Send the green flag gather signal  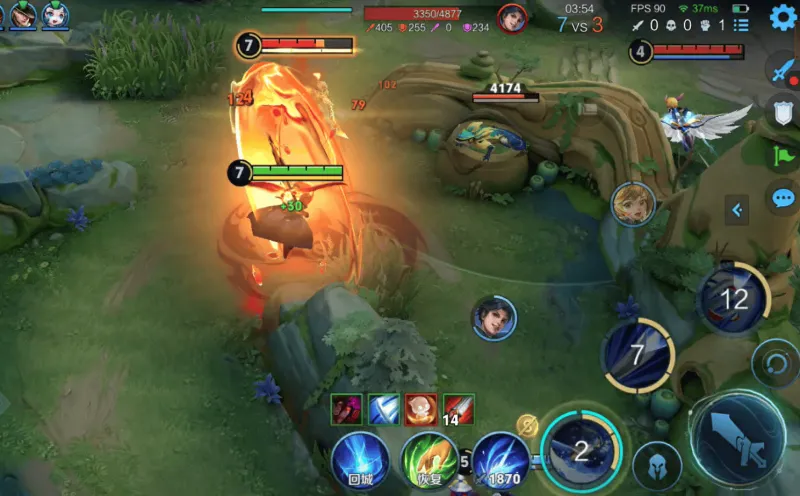[783, 155]
